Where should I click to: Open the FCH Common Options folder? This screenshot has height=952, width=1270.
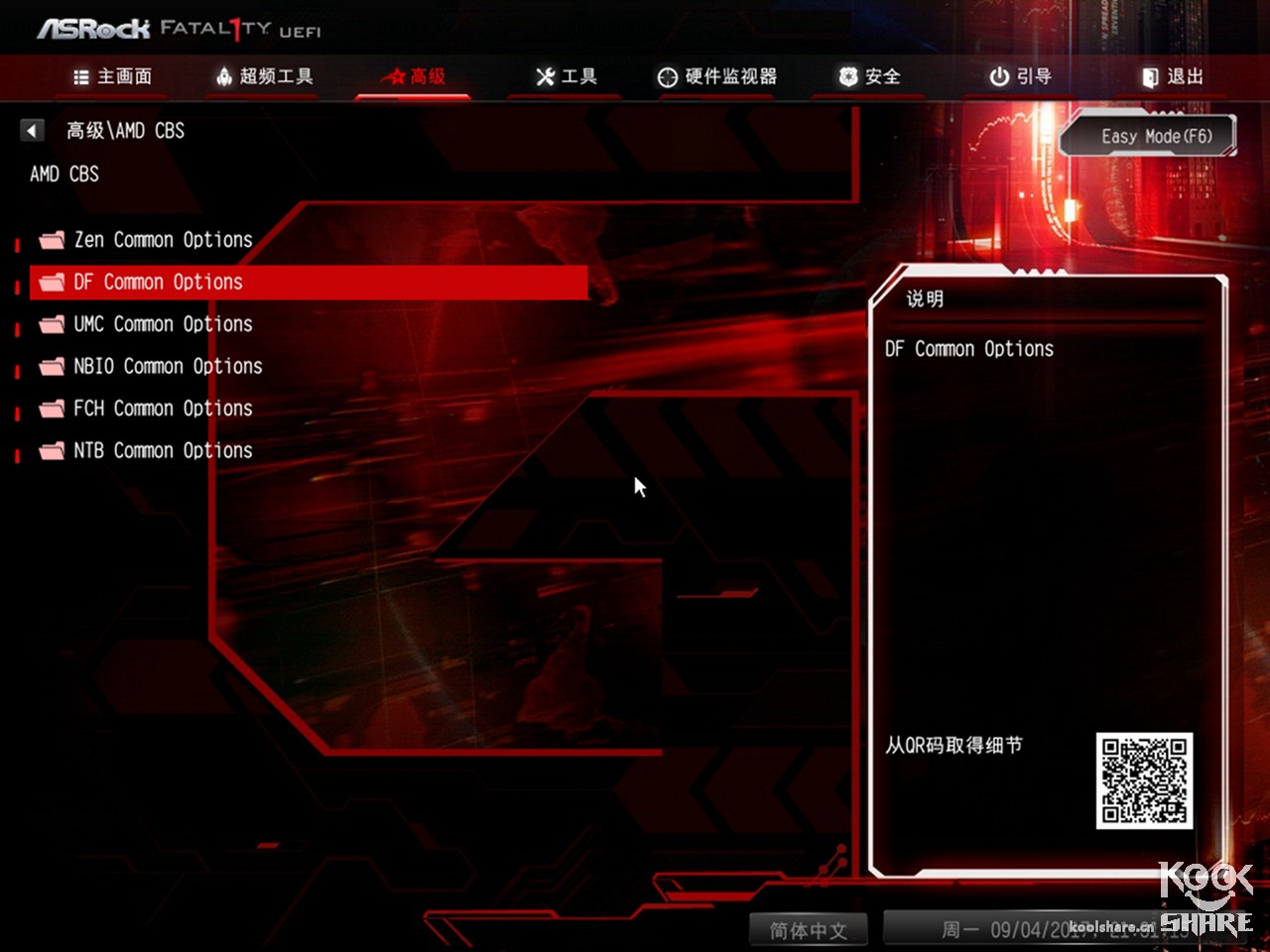point(162,408)
